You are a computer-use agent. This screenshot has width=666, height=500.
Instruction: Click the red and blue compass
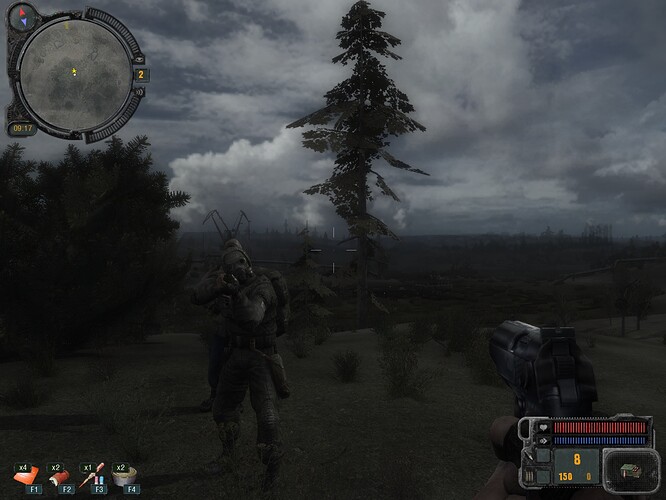click(24, 16)
